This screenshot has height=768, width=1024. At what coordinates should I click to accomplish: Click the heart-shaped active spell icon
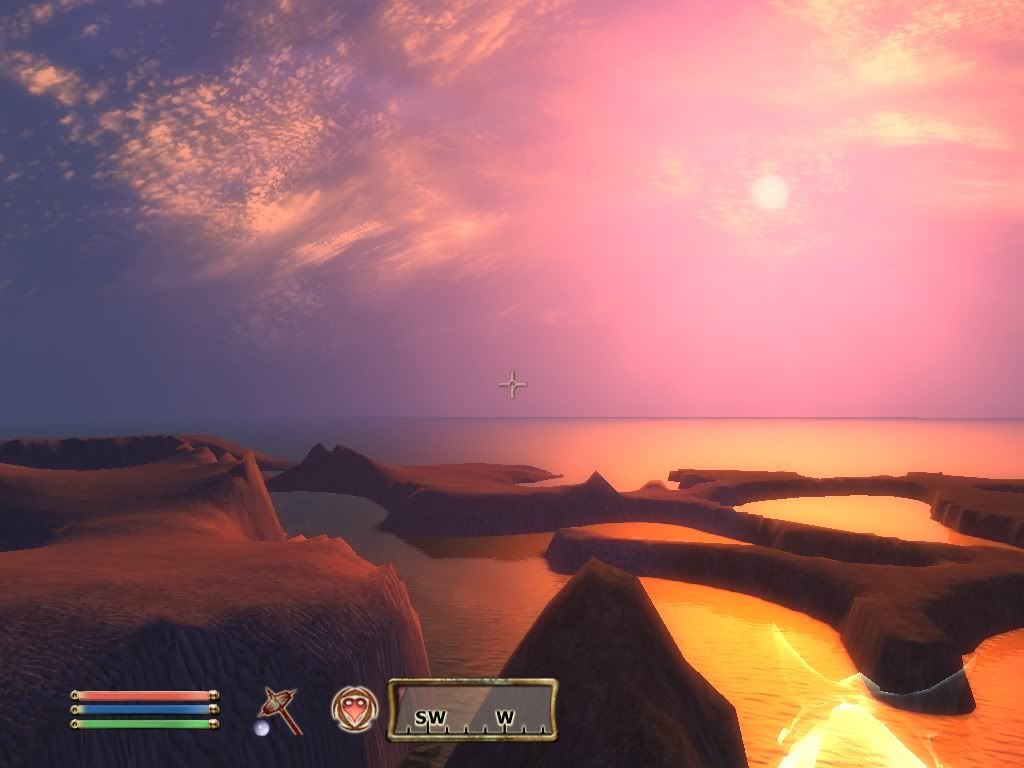[x=354, y=709]
